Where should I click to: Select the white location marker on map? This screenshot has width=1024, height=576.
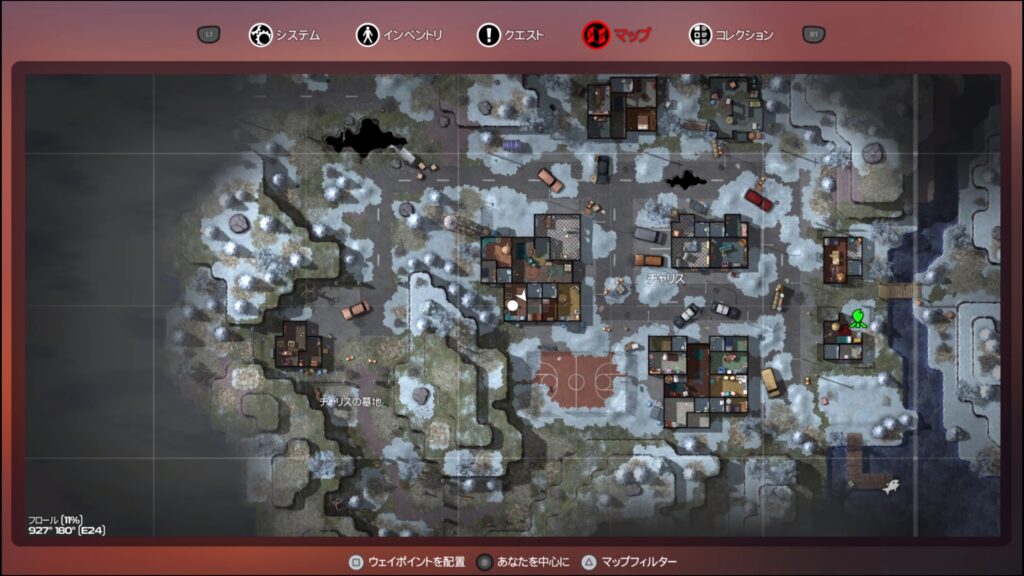click(x=513, y=303)
